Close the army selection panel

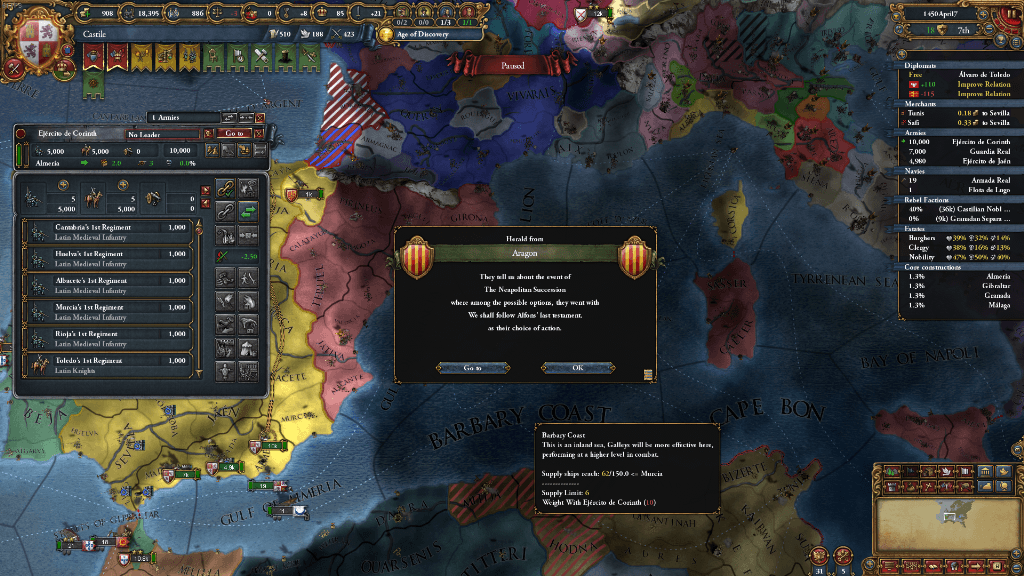pos(260,117)
